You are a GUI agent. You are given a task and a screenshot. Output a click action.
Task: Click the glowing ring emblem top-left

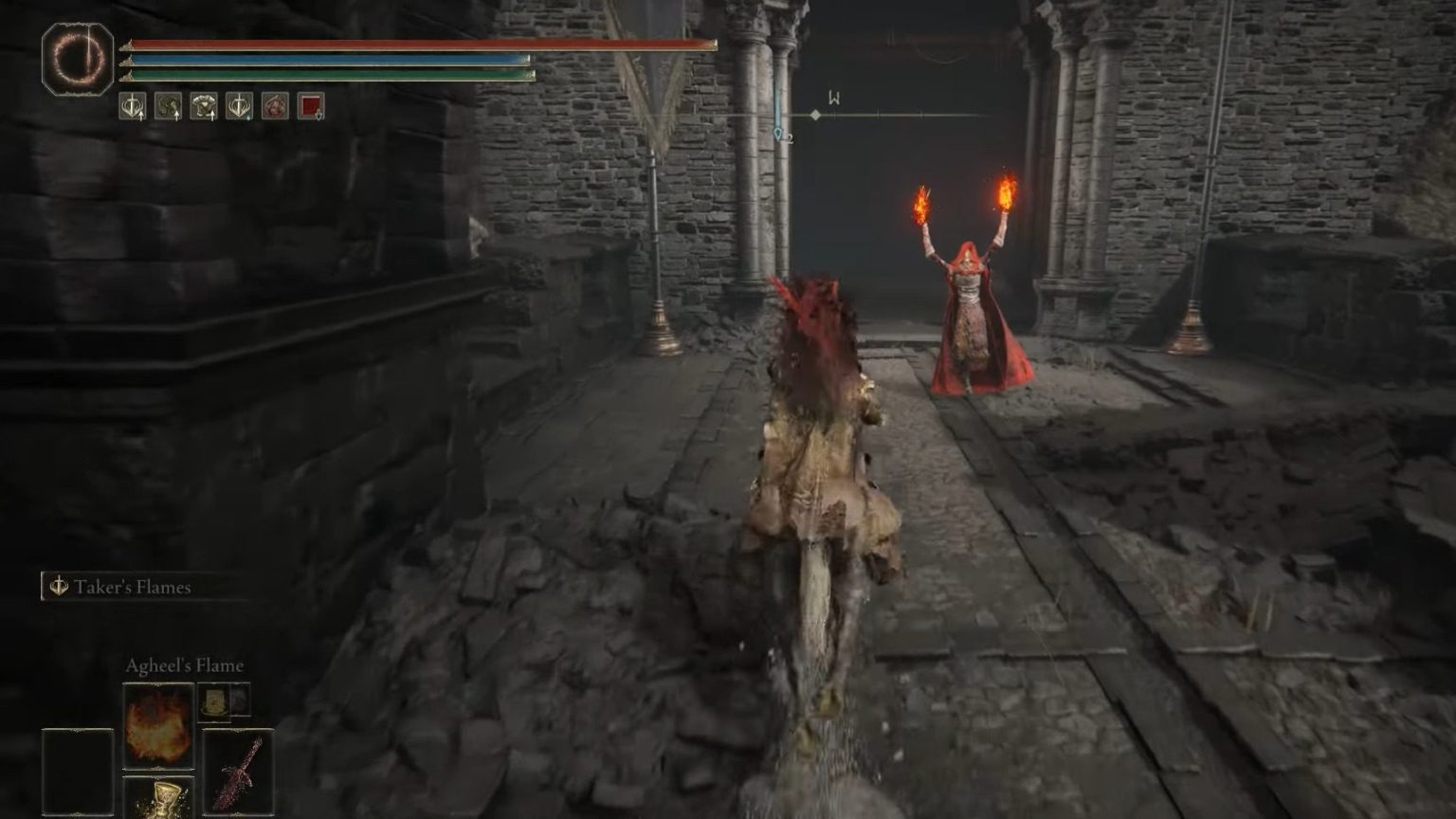click(76, 59)
